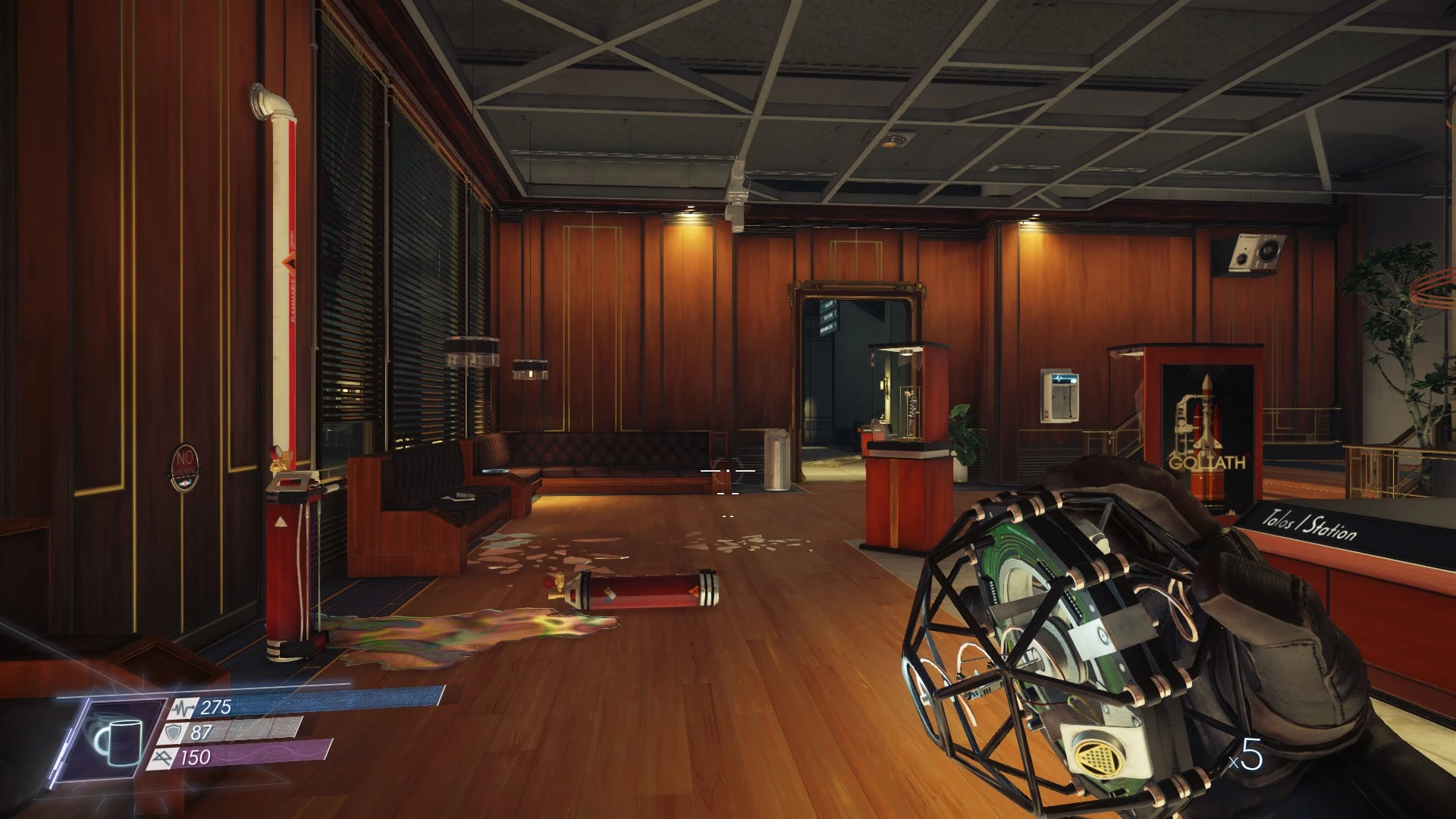Select the coffee mug power icon
Viewport: 1456px width, 819px height.
(118, 738)
